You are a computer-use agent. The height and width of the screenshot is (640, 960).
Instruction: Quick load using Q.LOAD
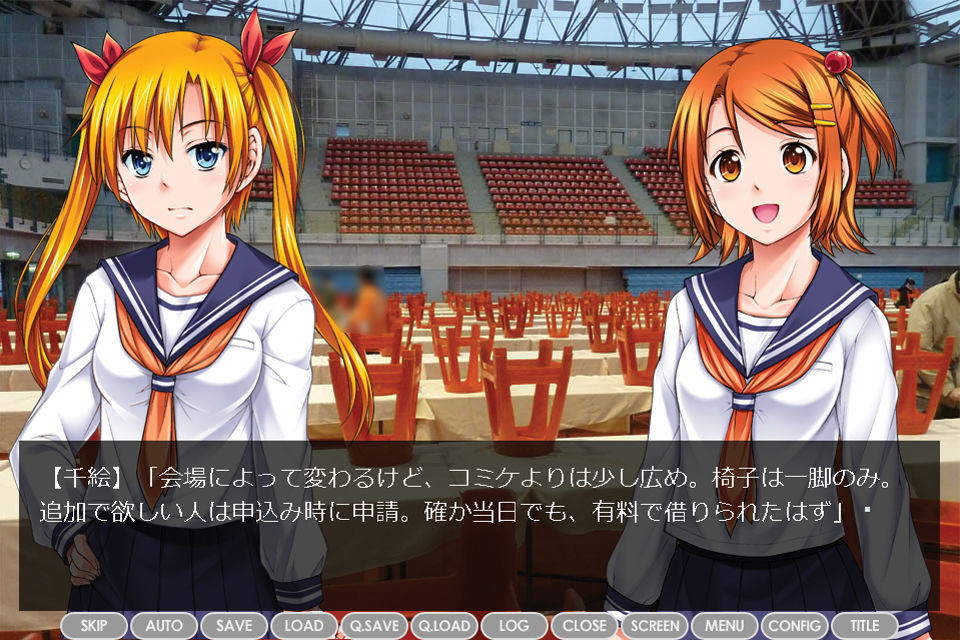click(x=444, y=626)
